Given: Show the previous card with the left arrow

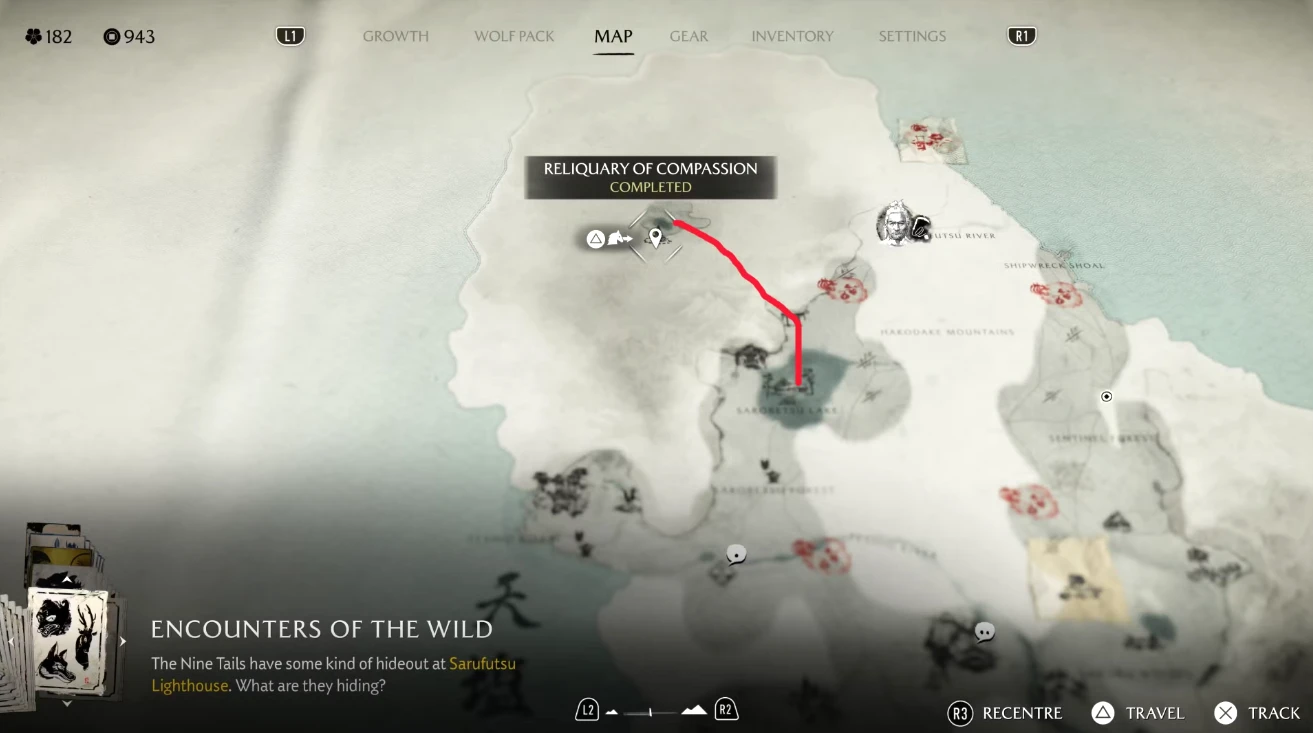Looking at the screenshot, I should [11, 641].
